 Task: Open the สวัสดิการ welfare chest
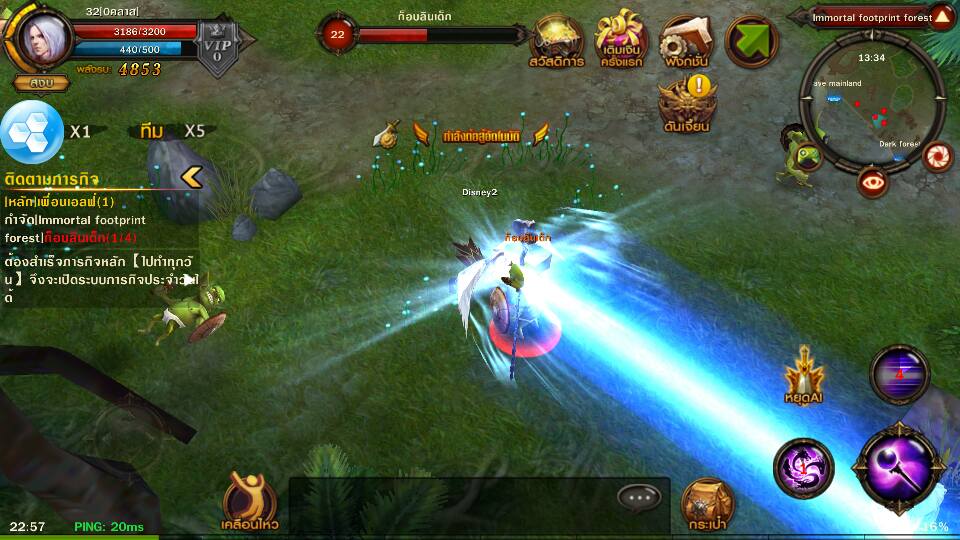coord(557,41)
